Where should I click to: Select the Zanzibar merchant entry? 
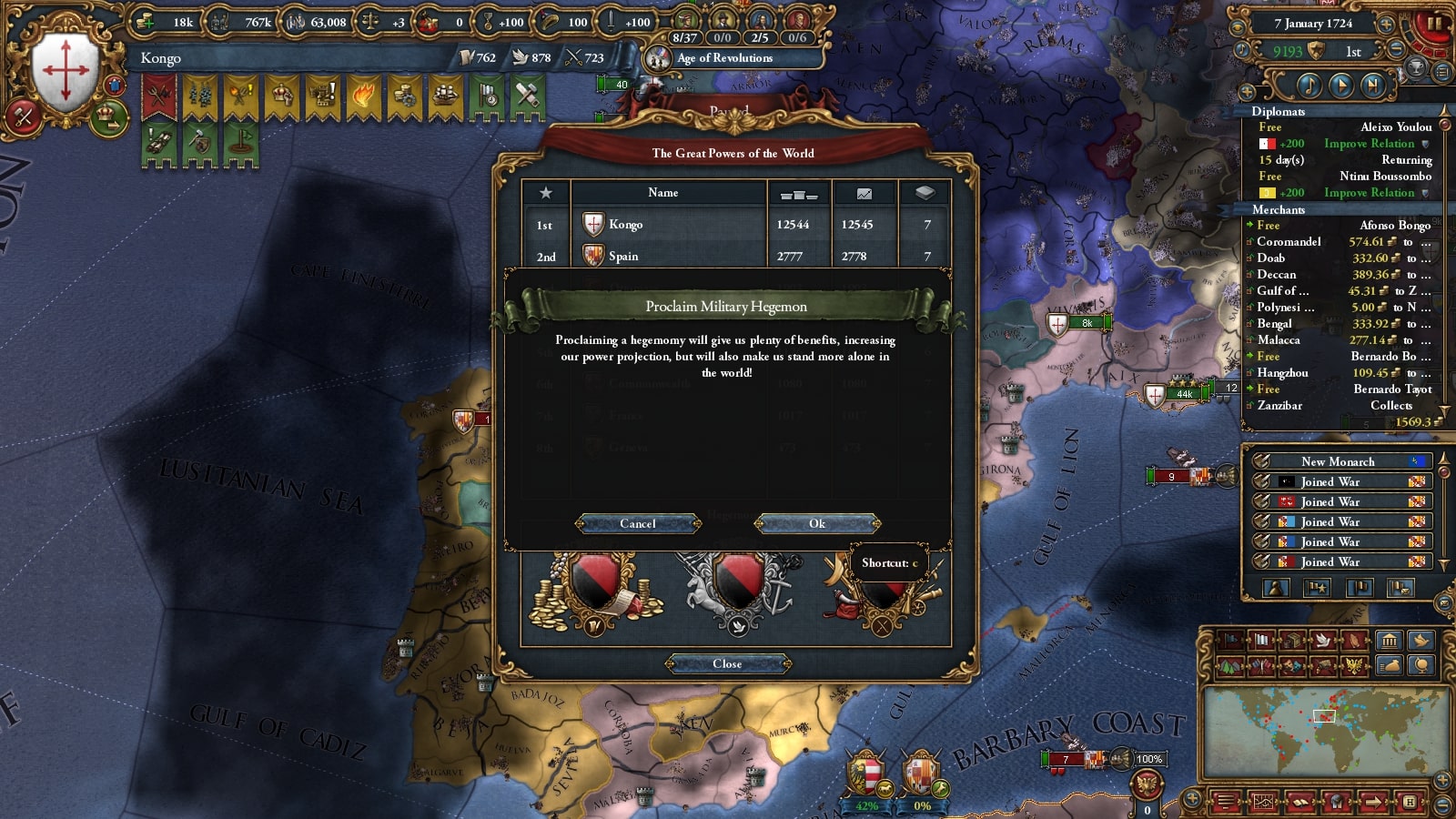1279,406
